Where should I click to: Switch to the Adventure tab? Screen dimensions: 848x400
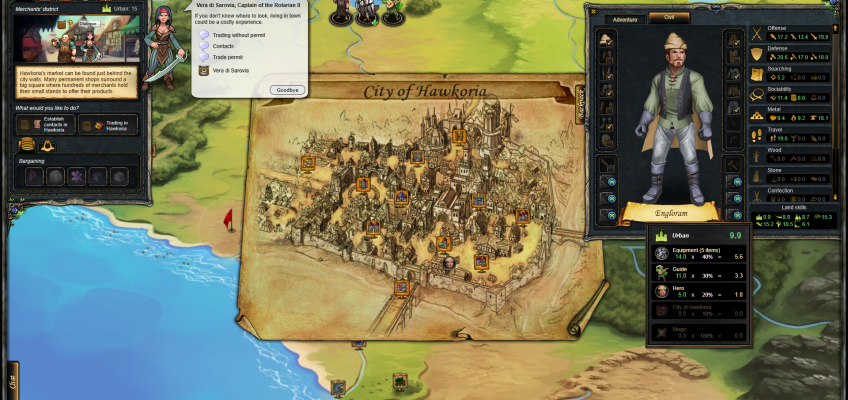625,18
